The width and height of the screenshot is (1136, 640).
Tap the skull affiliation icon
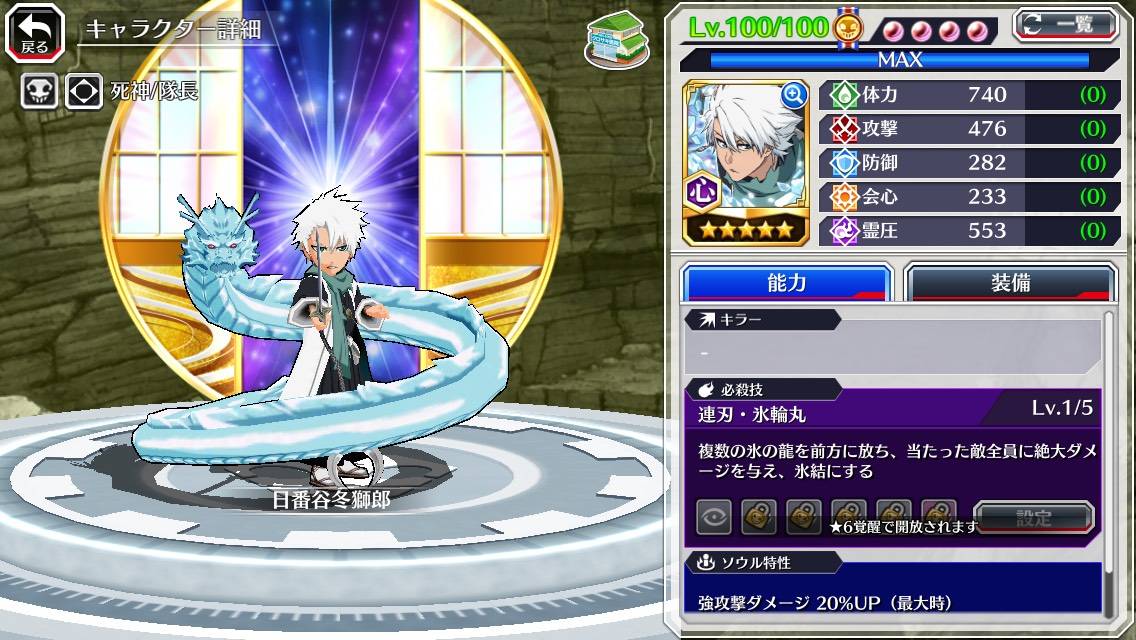tap(39, 91)
